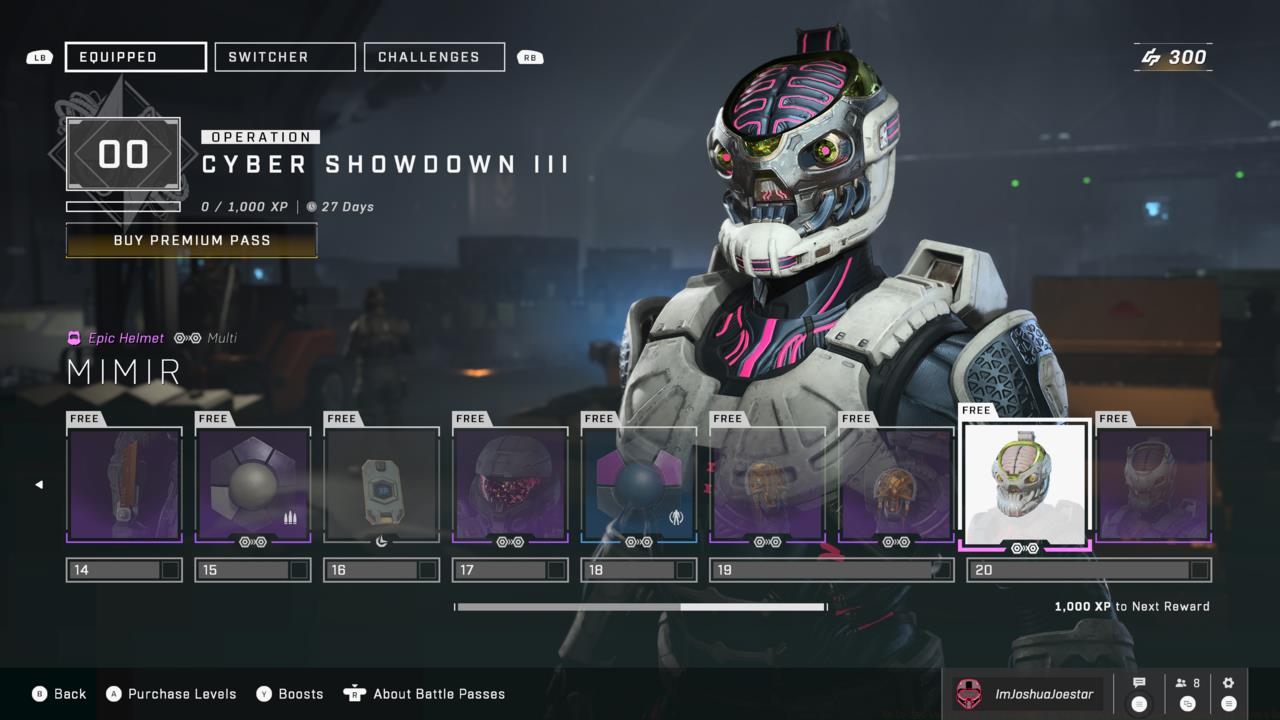Choose the level 15 sphere reward tile
This screenshot has height=720, width=1280.
point(253,485)
